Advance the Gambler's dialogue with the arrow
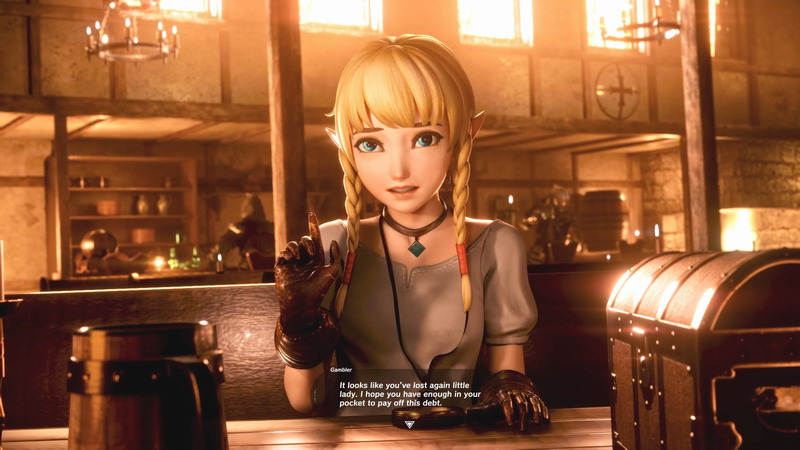800x450 pixels. [411, 424]
